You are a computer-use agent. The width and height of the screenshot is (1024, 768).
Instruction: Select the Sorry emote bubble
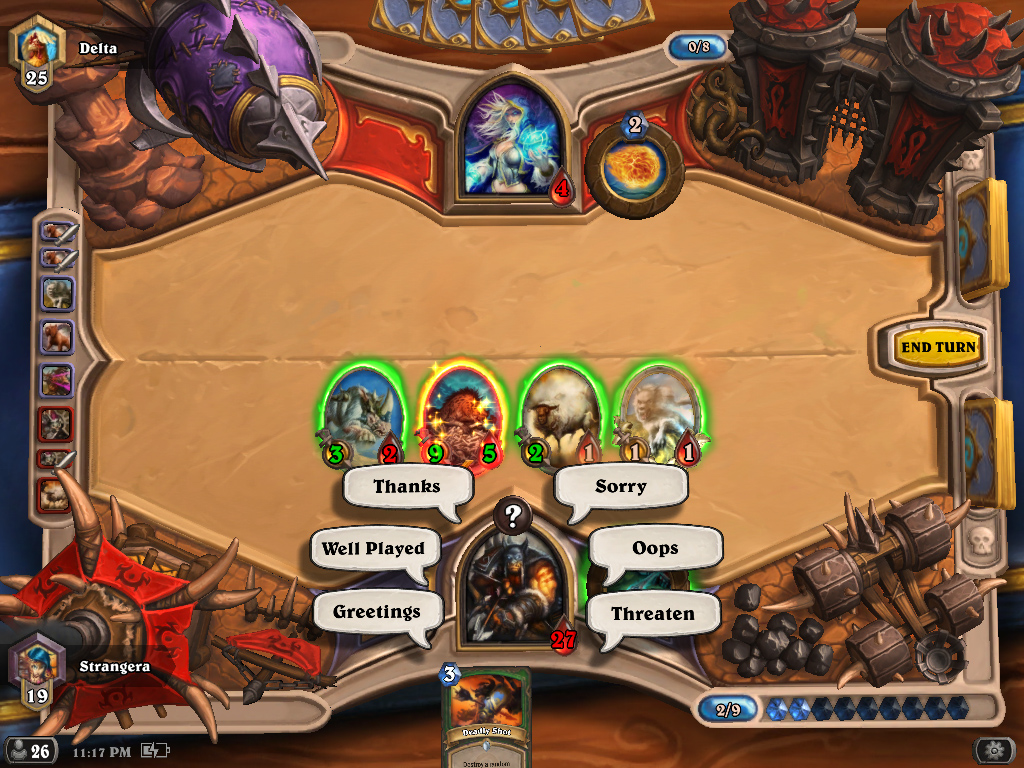point(621,487)
